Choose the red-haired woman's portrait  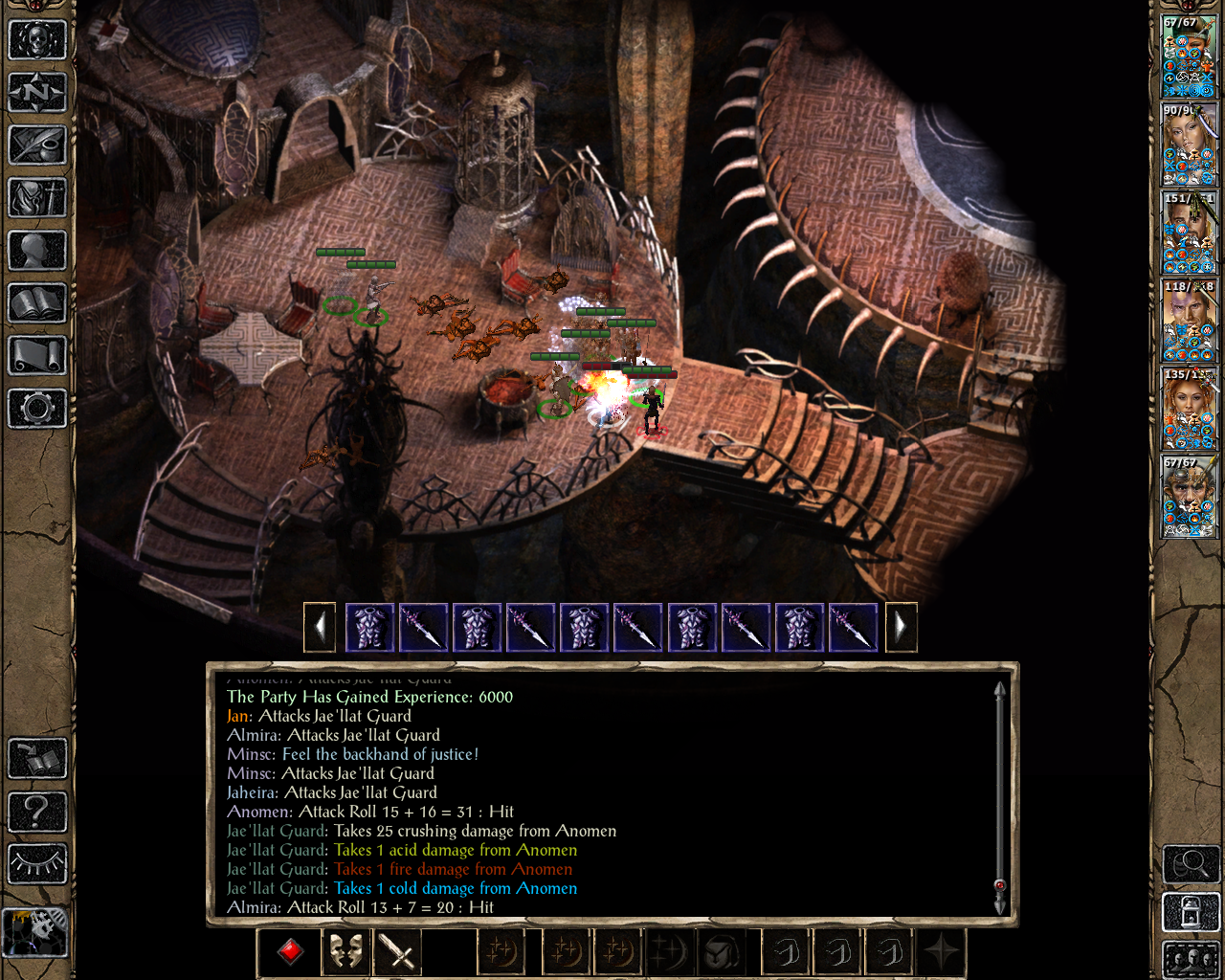[x=1188, y=409]
